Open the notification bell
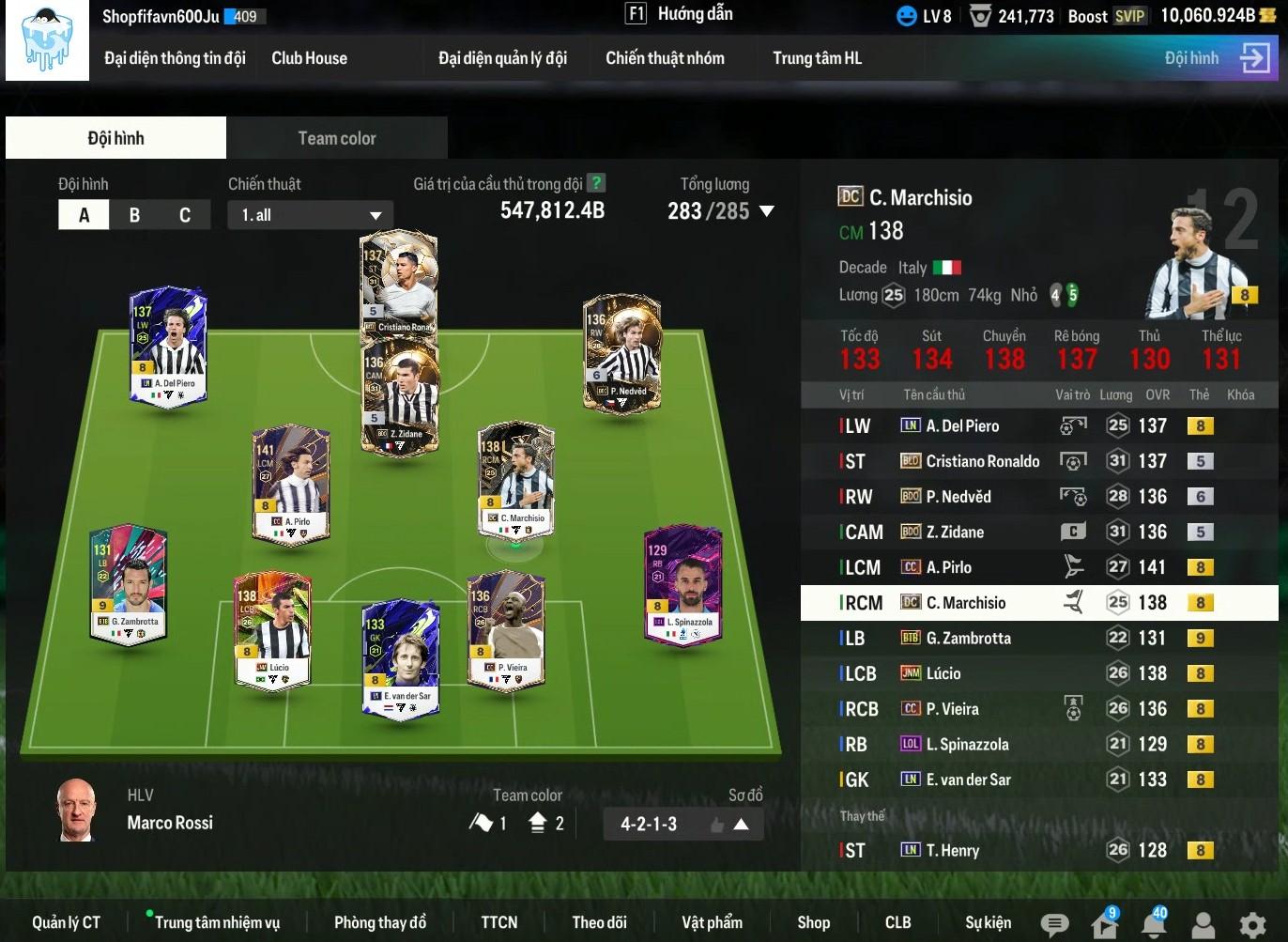Image resolution: width=1288 pixels, height=942 pixels. point(1154,923)
